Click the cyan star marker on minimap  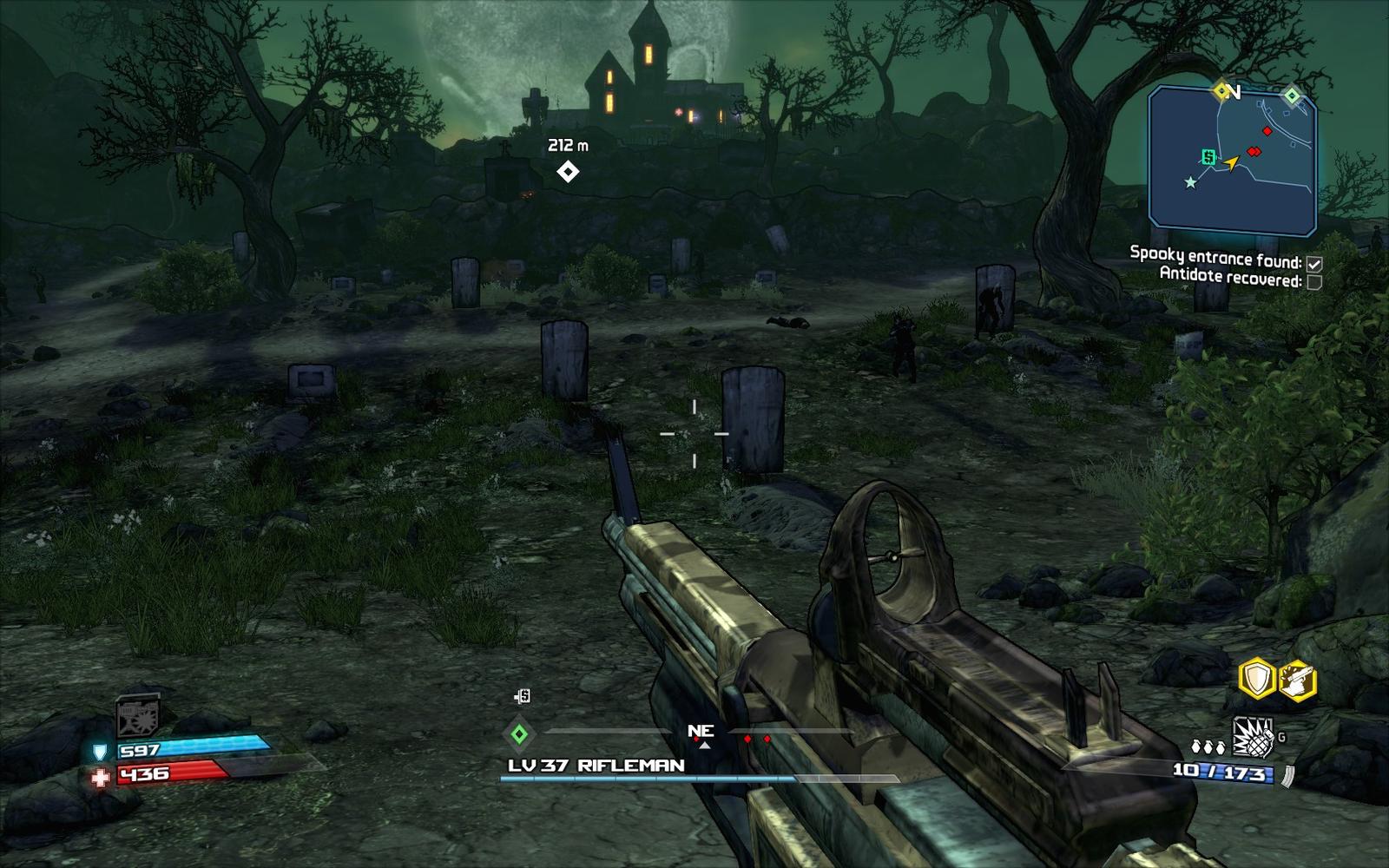click(1190, 182)
